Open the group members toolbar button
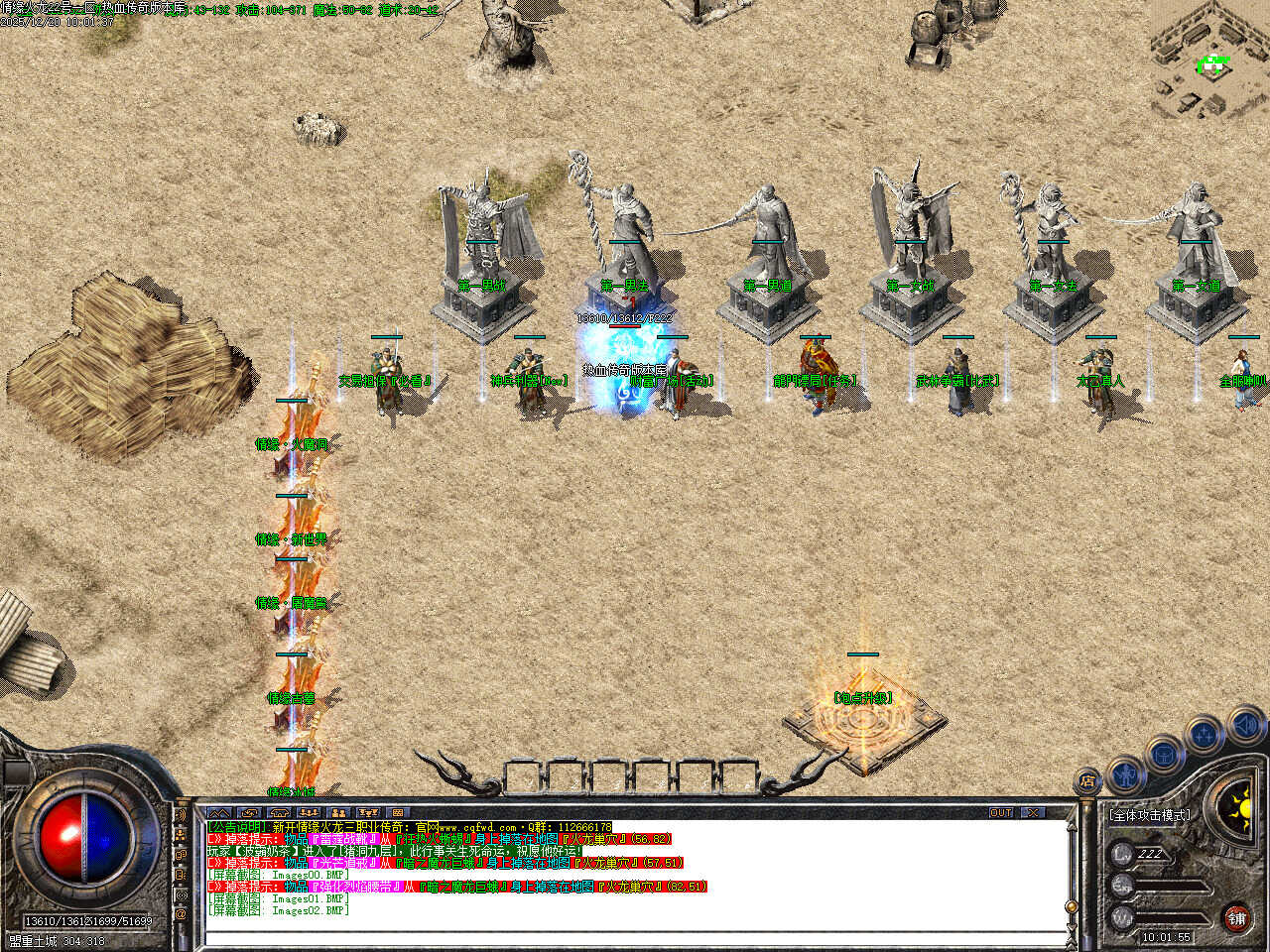Screen dimensions: 1270x952 [338, 813]
